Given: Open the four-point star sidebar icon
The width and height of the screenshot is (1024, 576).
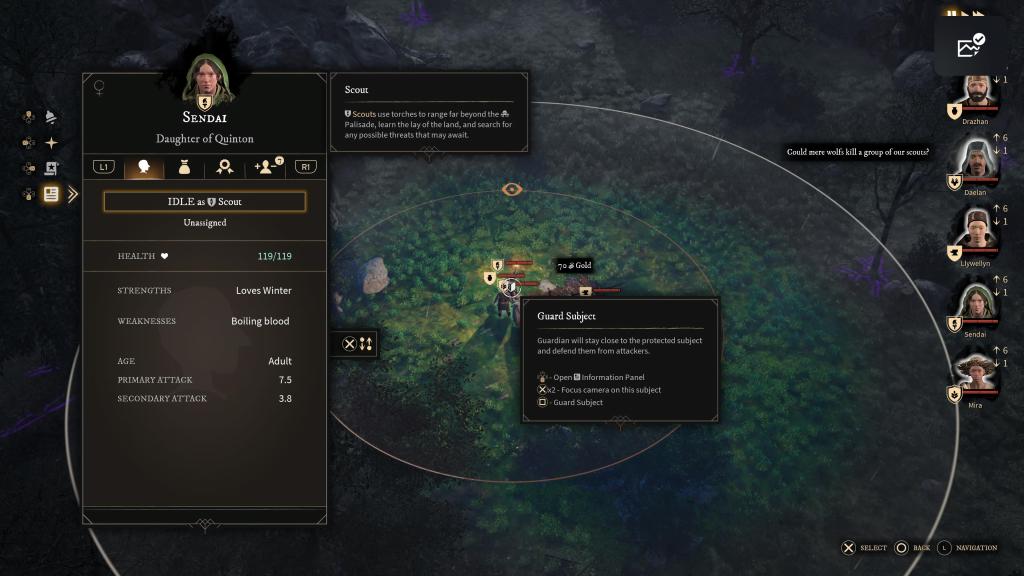Looking at the screenshot, I should (x=51, y=143).
